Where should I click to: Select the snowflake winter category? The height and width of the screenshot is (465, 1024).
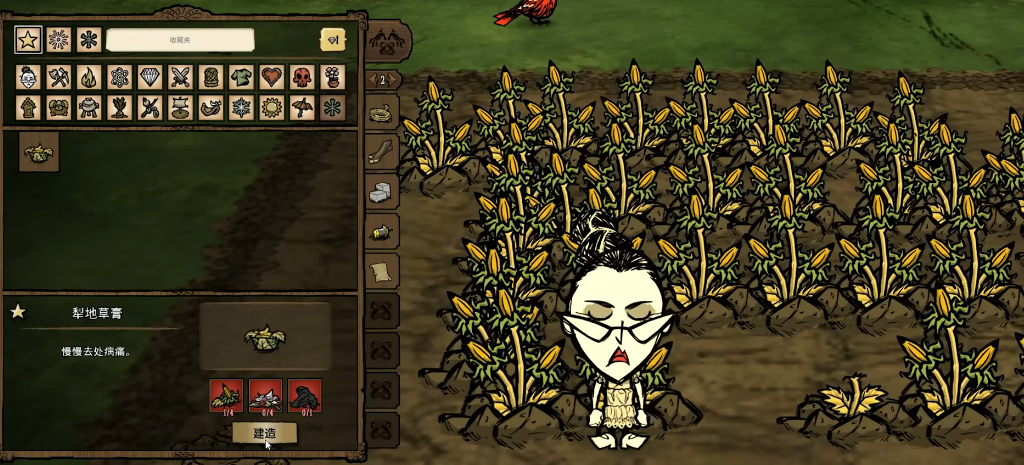[x=241, y=107]
